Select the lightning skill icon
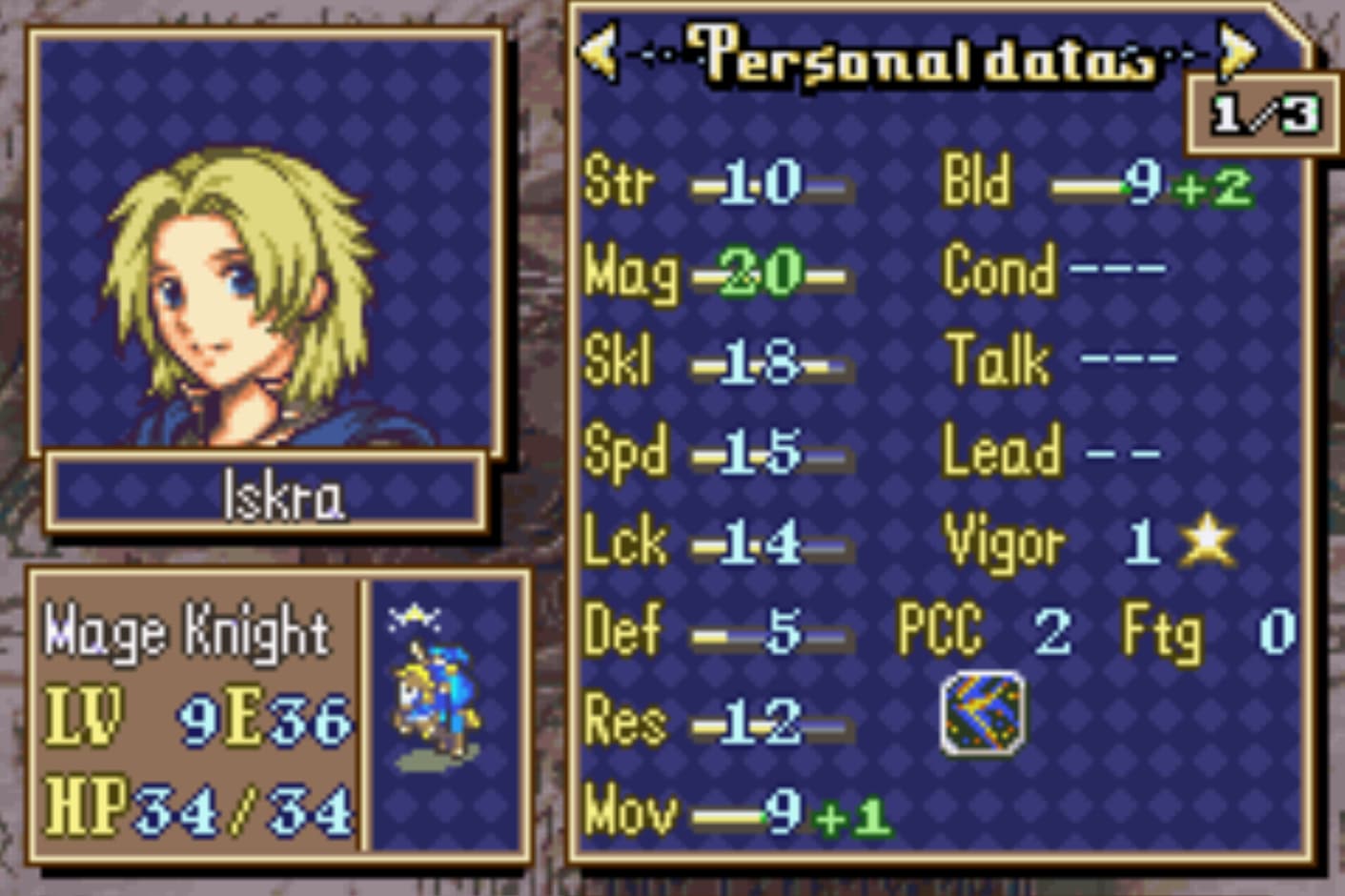Image resolution: width=1345 pixels, height=896 pixels. (x=984, y=713)
